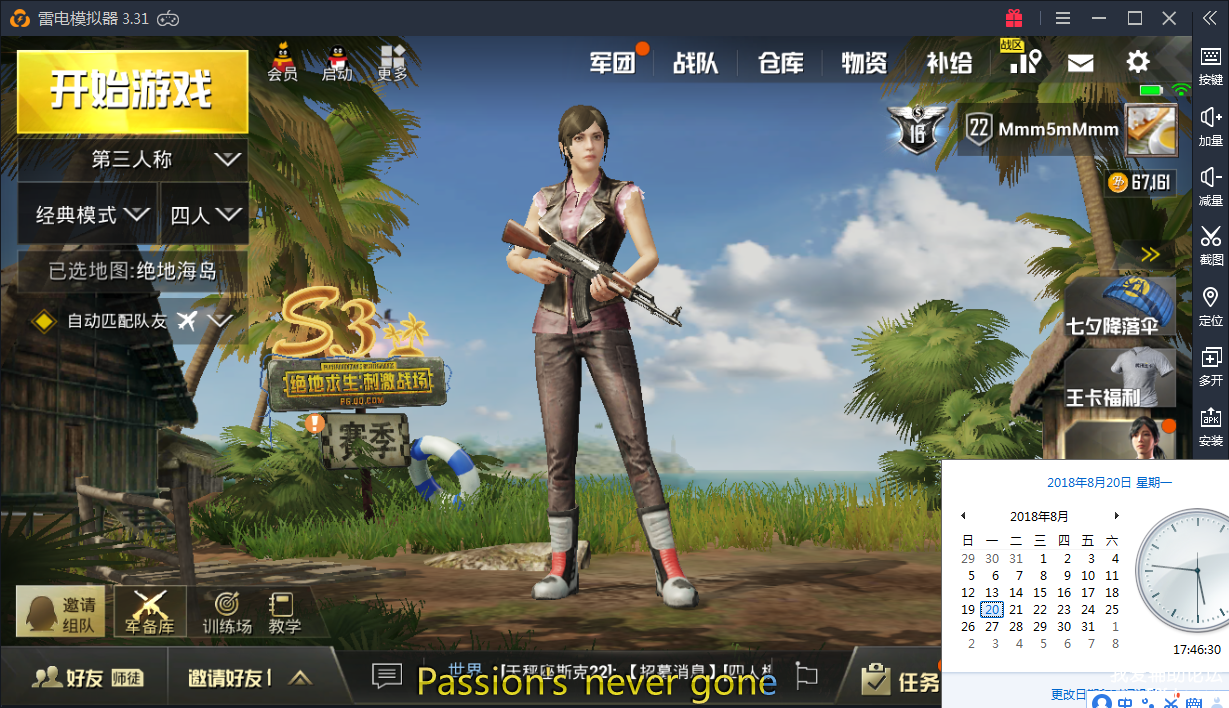The height and width of the screenshot is (708, 1229).
Task: Open the 仓库 warehouse menu
Action: 780,63
